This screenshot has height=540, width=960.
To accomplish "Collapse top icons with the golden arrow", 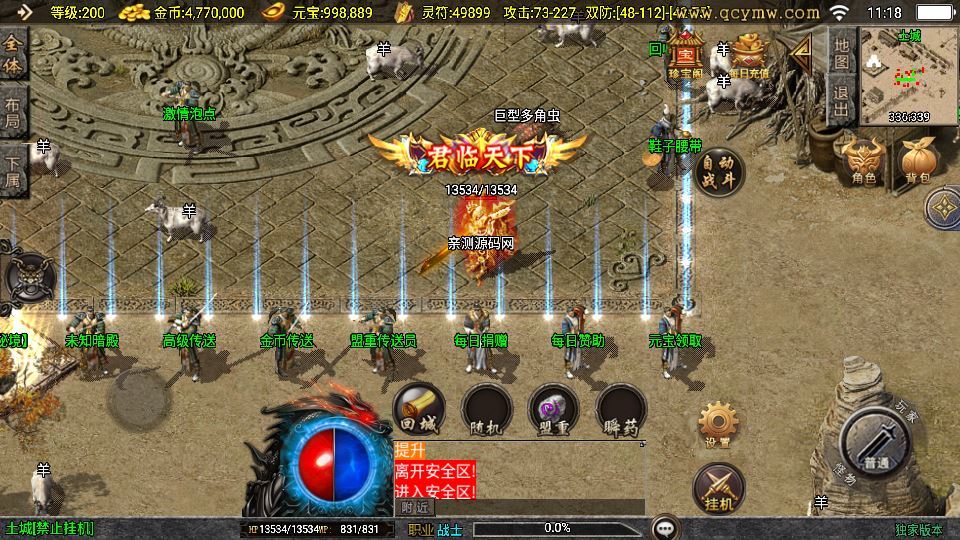I will [x=801, y=55].
